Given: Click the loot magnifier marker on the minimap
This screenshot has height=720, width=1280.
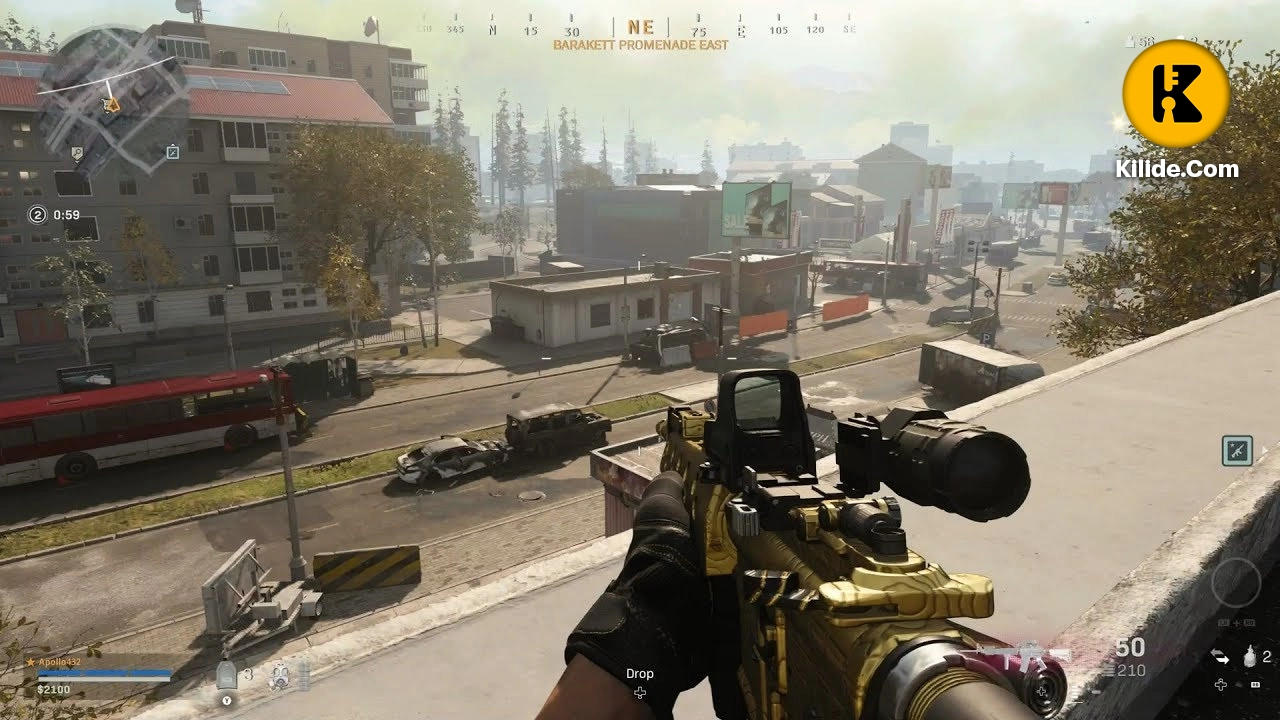Looking at the screenshot, I should pos(78,152).
